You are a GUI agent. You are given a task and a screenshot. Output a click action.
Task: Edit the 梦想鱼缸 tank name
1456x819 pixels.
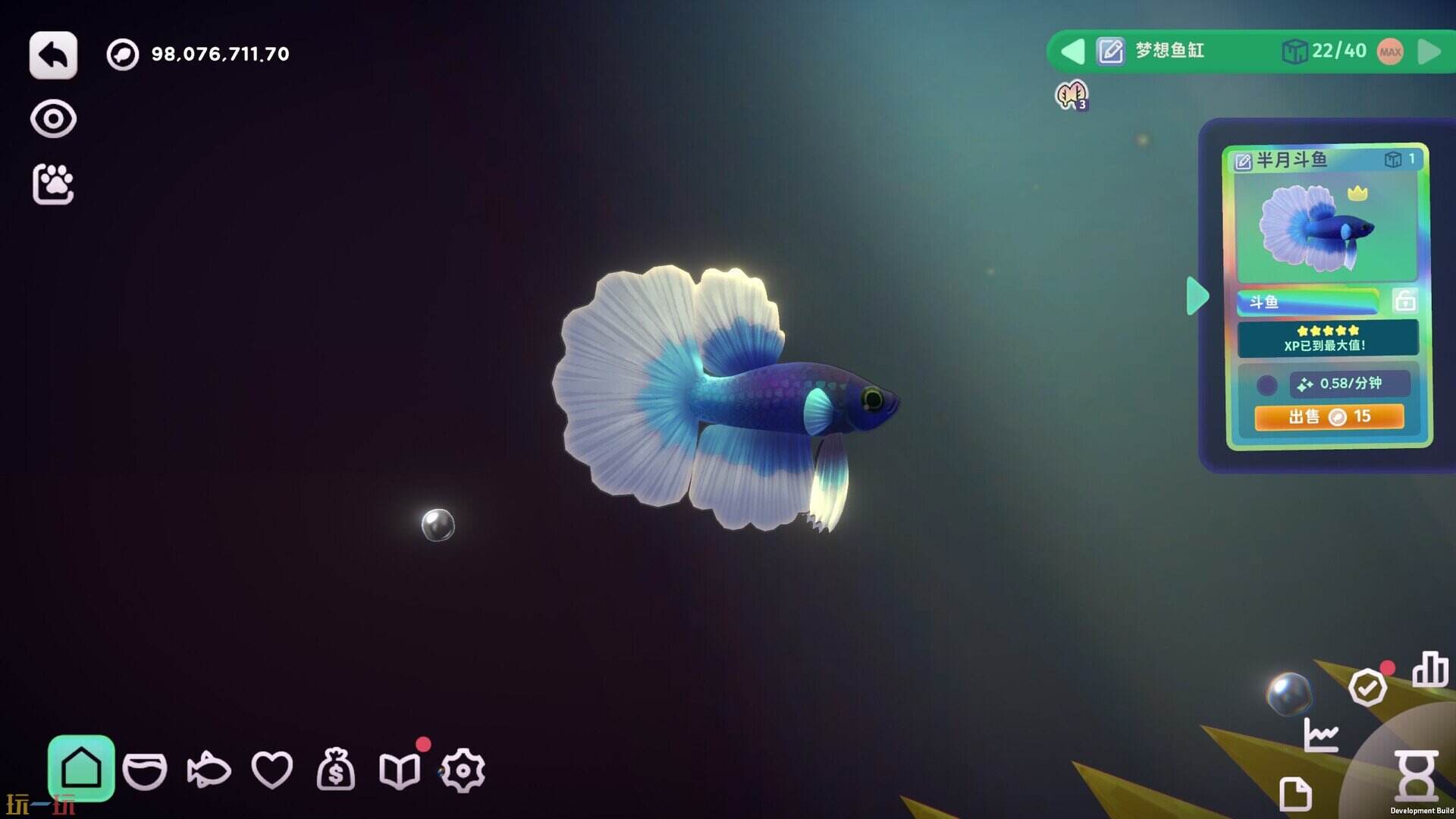1111,52
